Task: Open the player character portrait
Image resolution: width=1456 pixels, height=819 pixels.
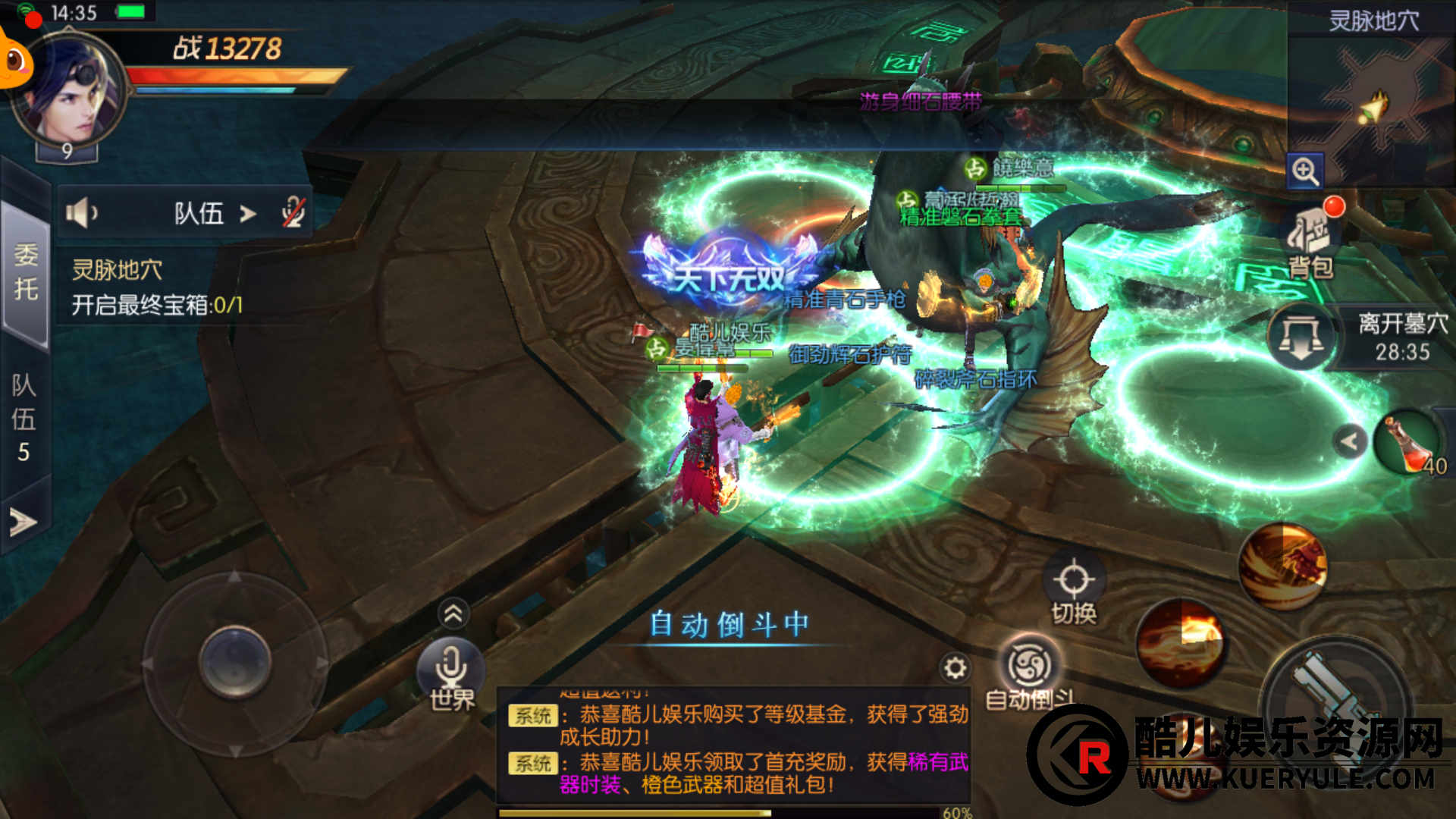Action: (x=70, y=89)
